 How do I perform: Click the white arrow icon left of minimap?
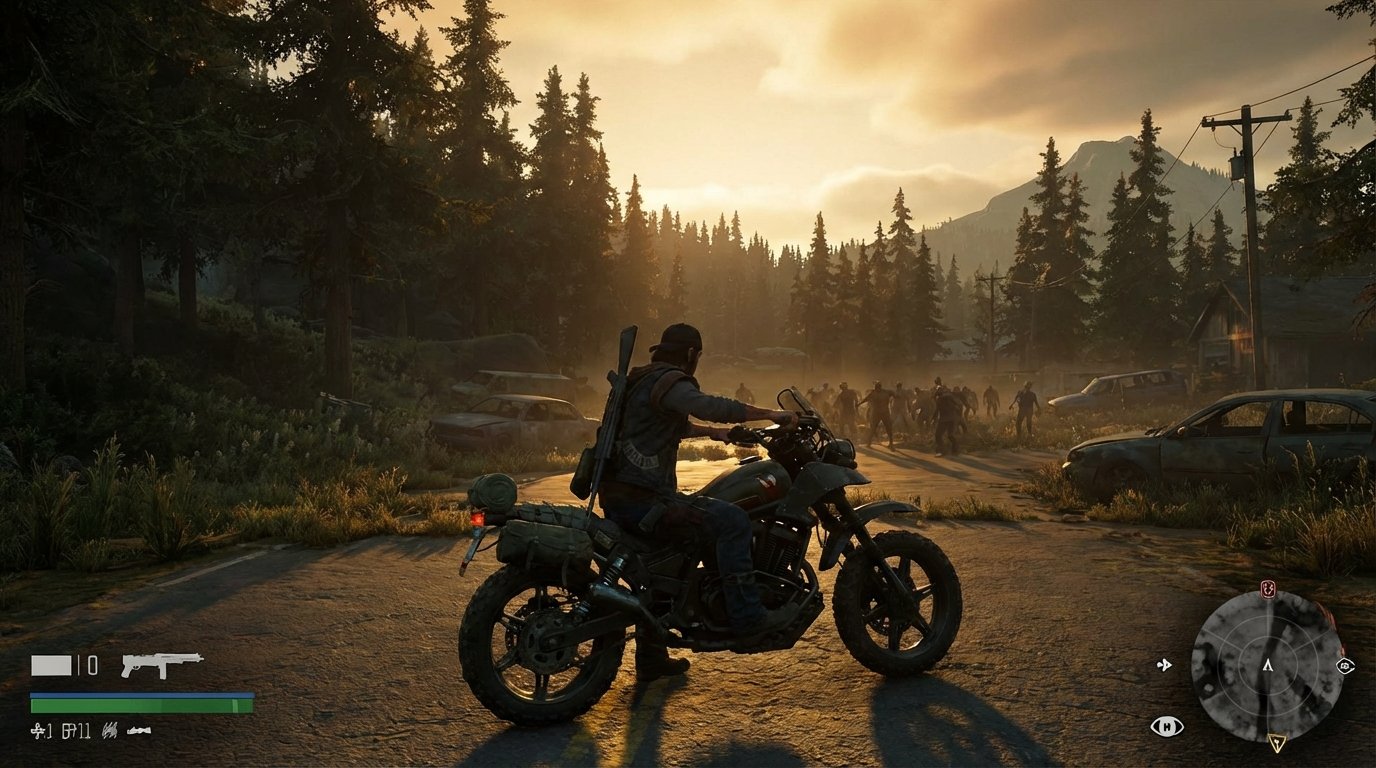1163,664
